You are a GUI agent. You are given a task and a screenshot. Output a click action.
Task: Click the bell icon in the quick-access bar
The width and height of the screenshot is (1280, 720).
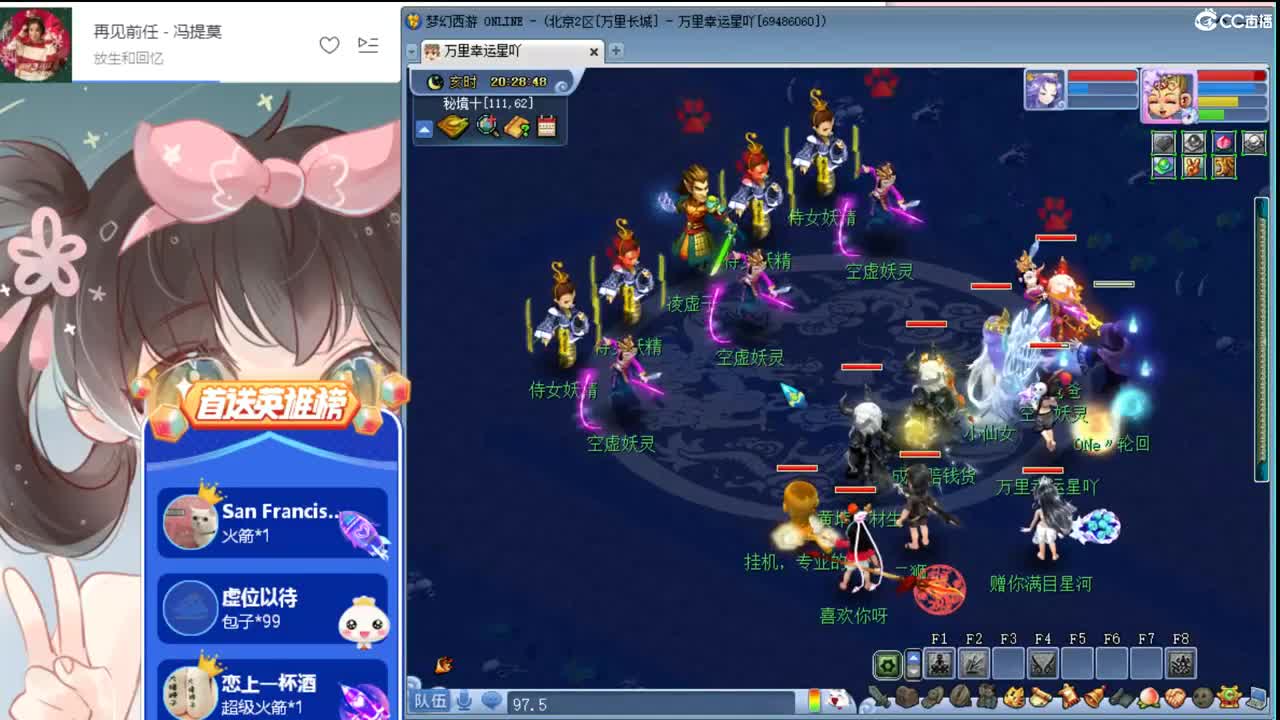click(x=1093, y=697)
